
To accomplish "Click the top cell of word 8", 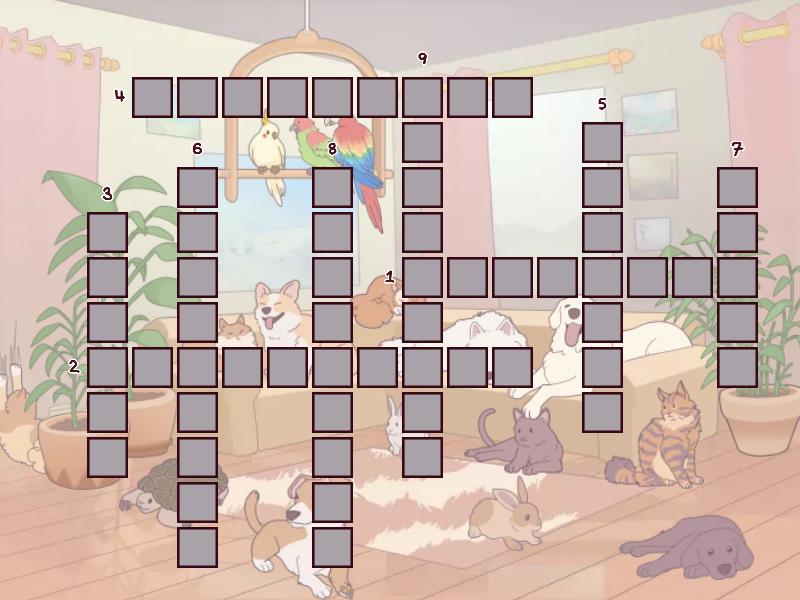I will point(332,187).
